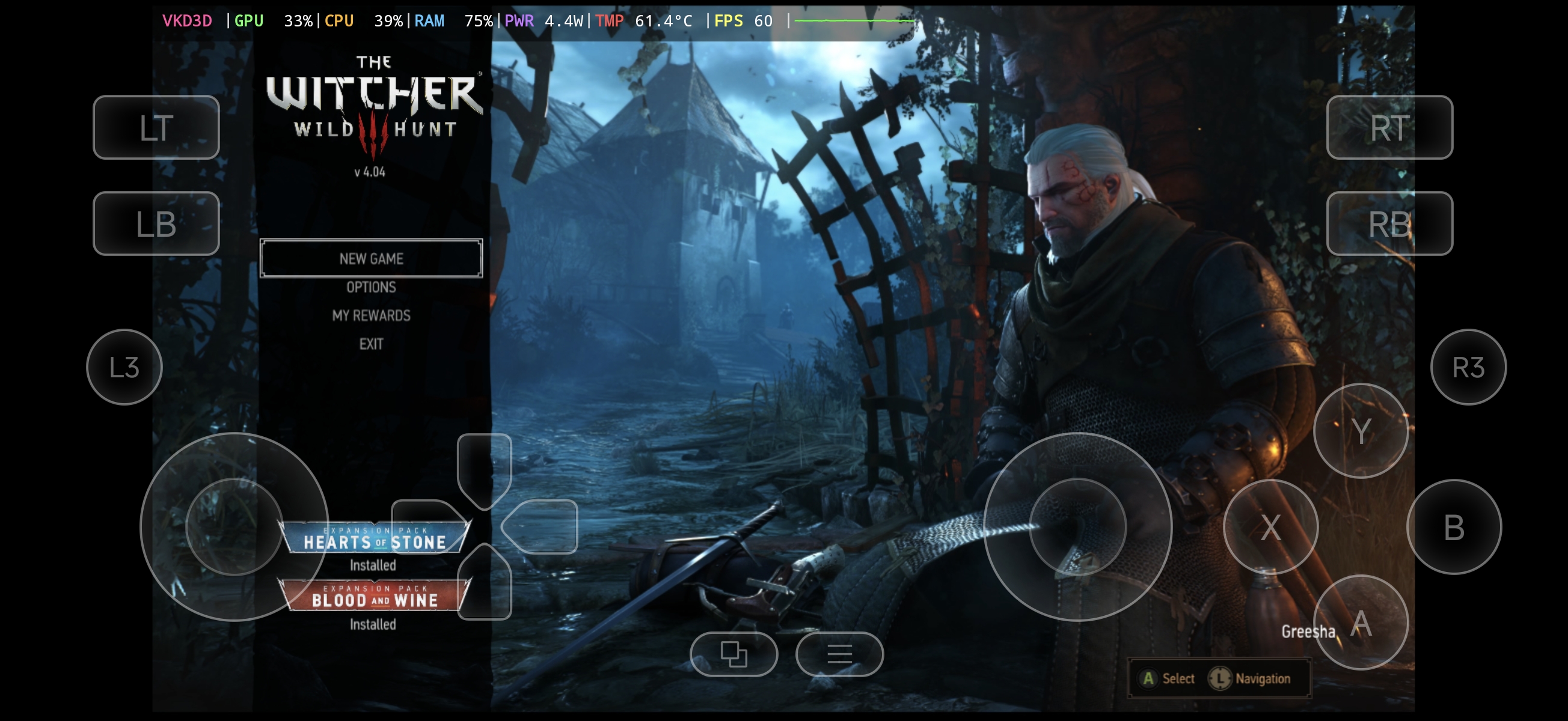This screenshot has height=721, width=1568.
Task: Tap the R3 overlay button
Action: pos(1468,368)
